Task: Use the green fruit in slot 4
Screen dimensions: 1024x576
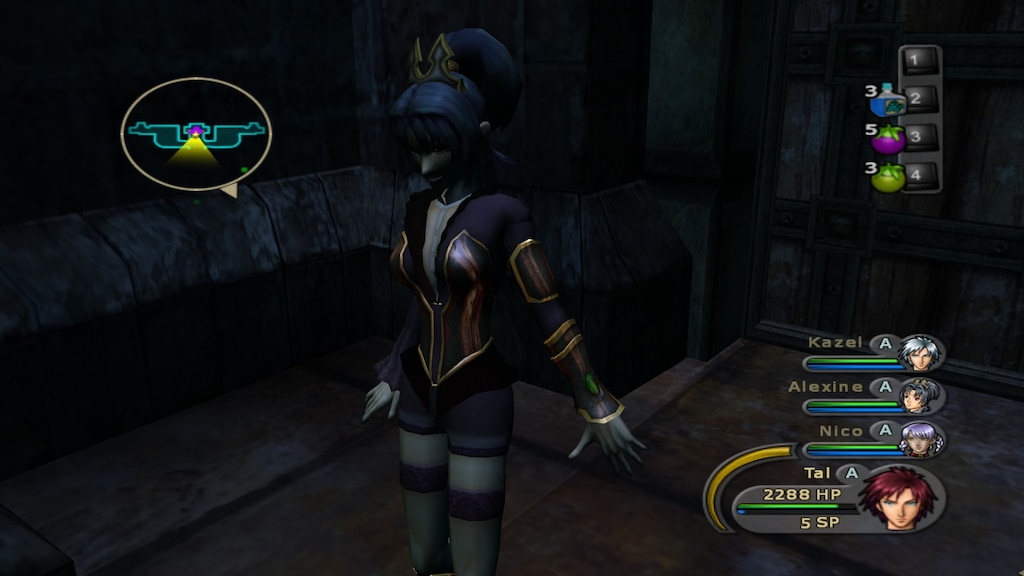Action: pyautogui.click(x=888, y=177)
